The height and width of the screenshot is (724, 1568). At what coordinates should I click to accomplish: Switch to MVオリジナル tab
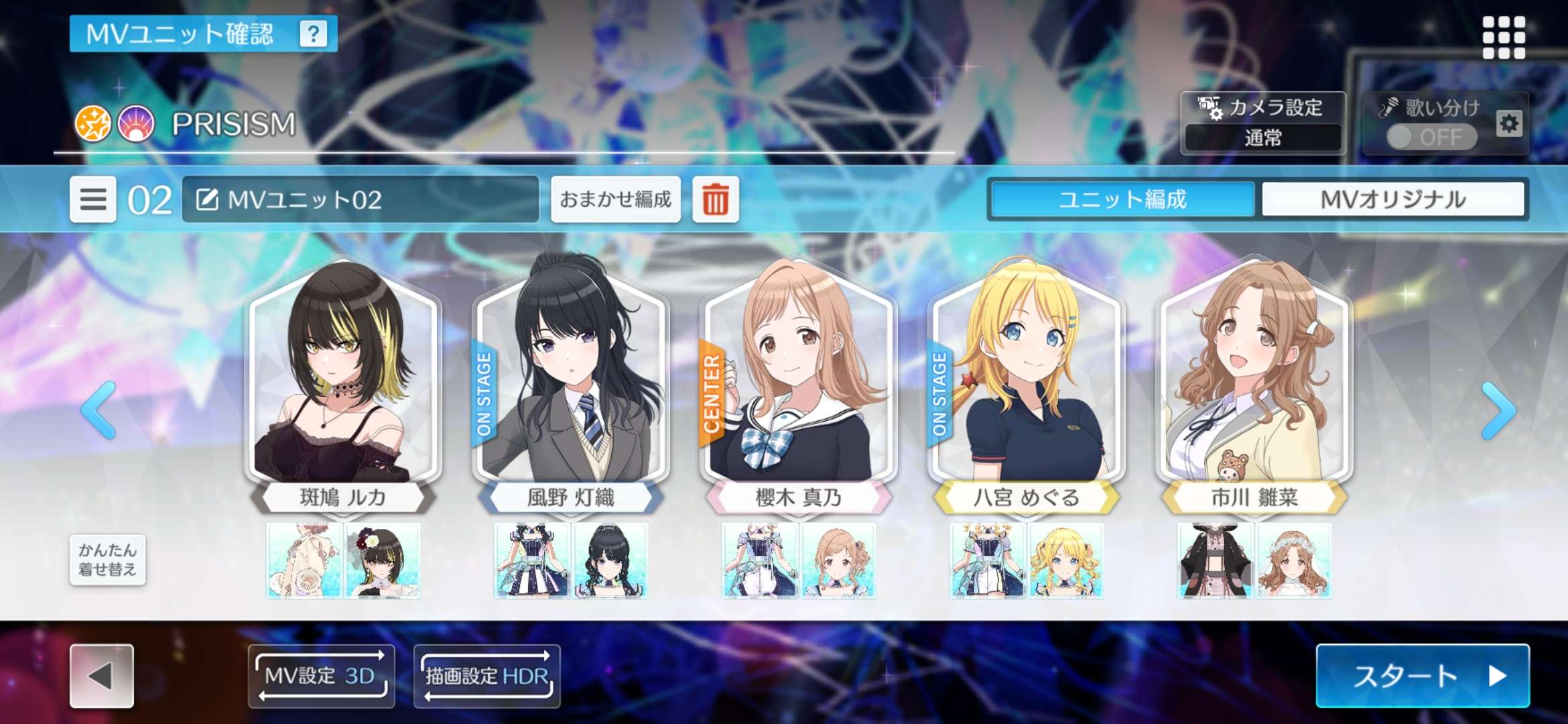(x=1393, y=200)
